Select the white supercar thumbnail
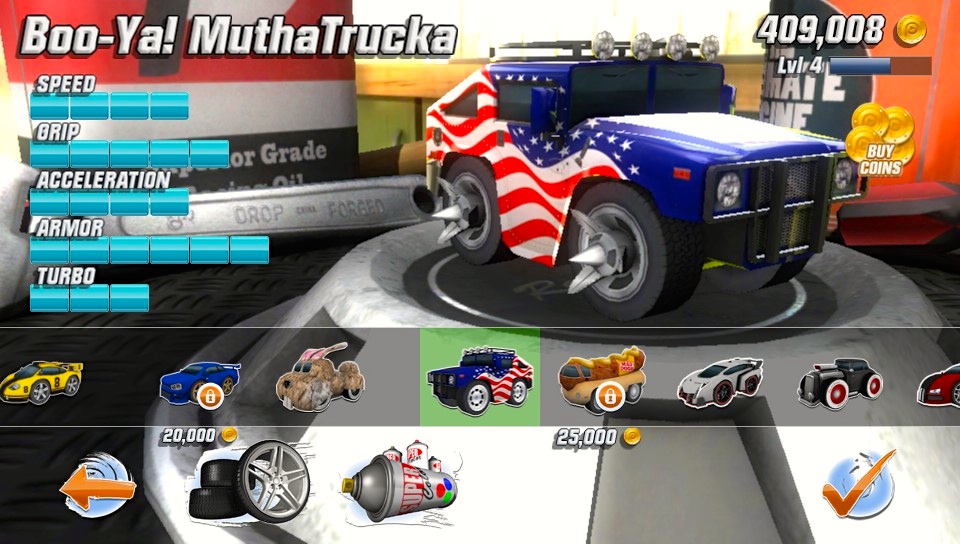Screen dimensions: 960x544 tap(720, 379)
